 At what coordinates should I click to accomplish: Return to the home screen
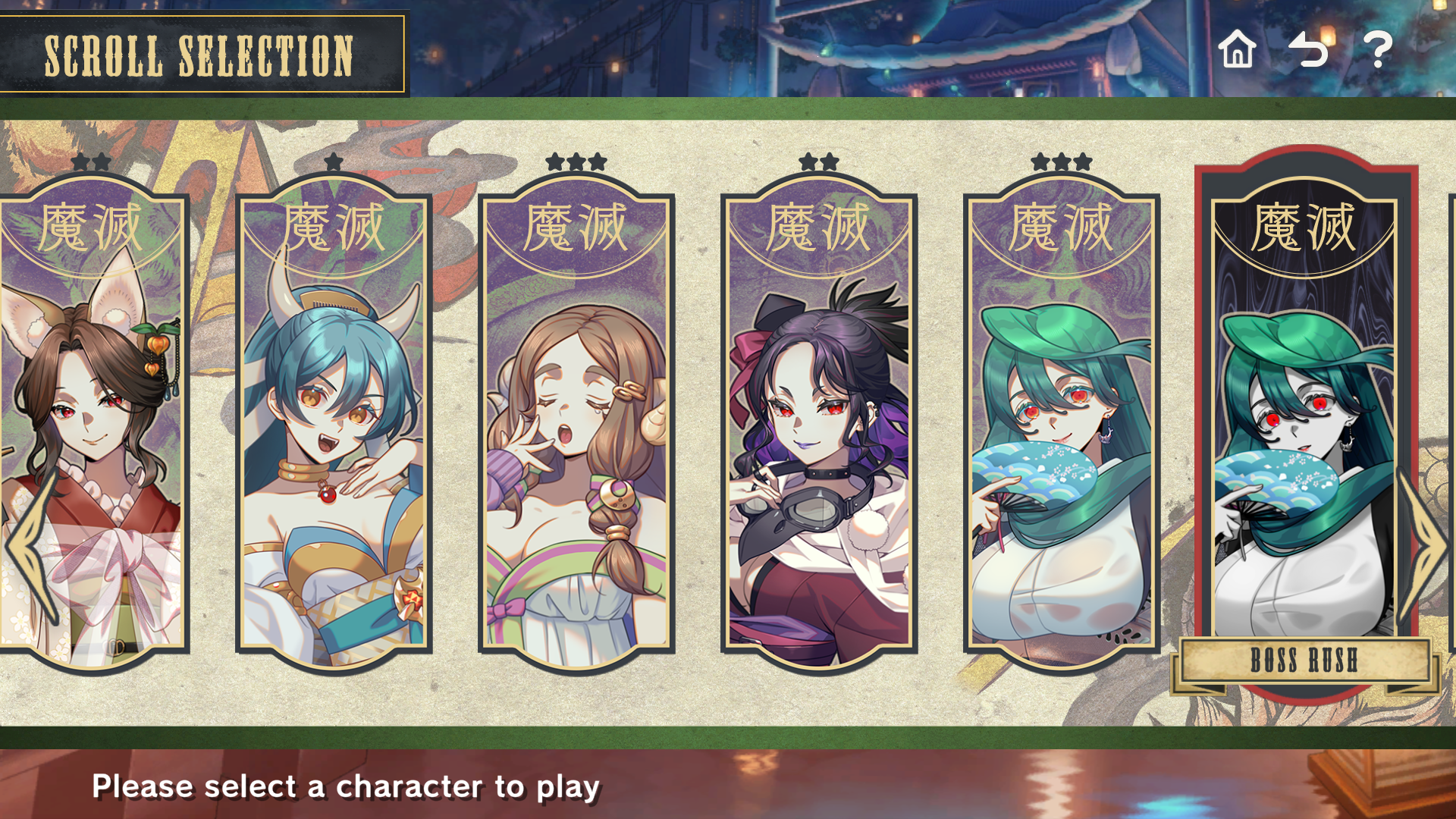pyautogui.click(x=1237, y=50)
